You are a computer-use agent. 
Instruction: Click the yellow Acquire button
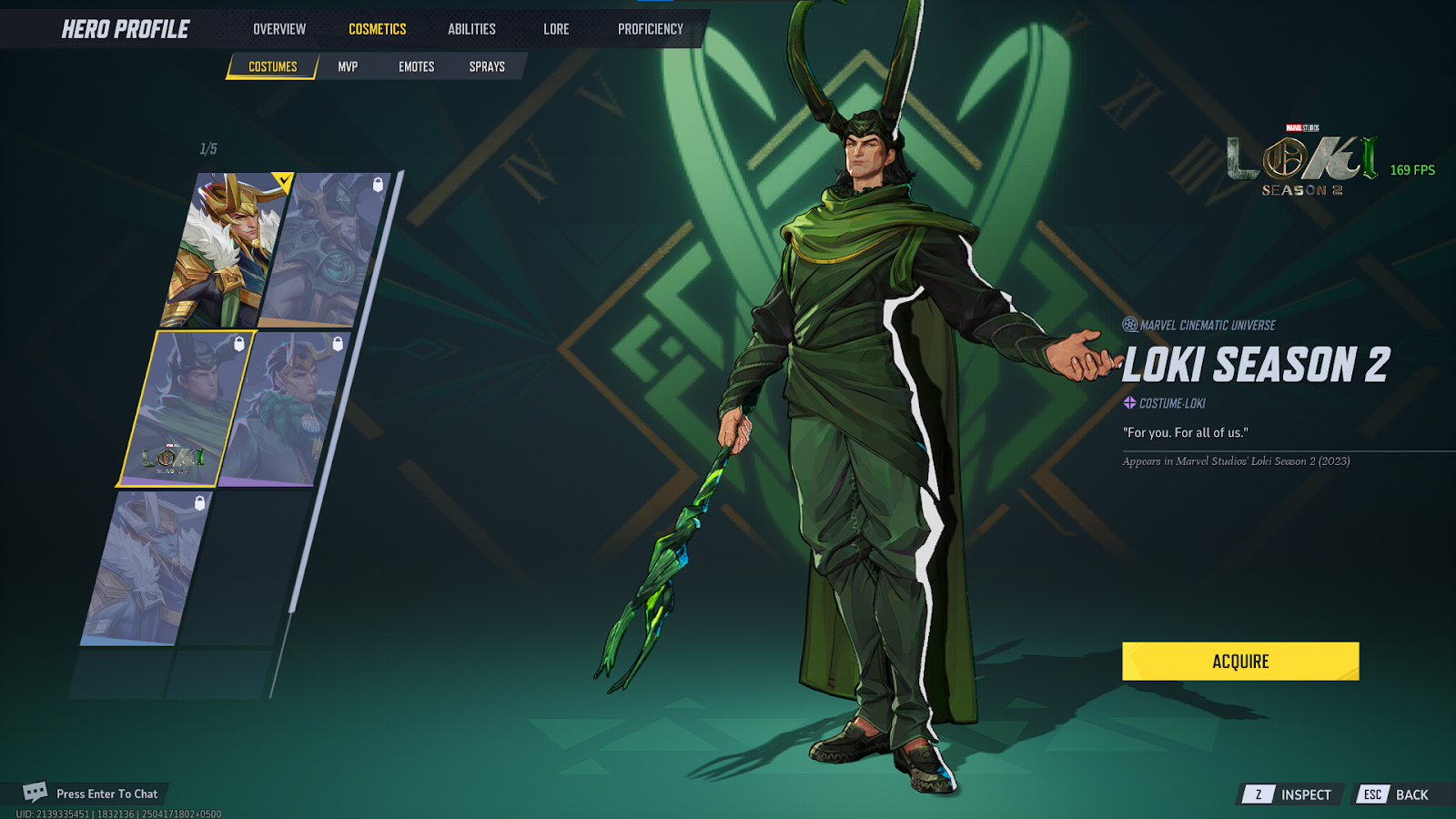tap(1239, 662)
